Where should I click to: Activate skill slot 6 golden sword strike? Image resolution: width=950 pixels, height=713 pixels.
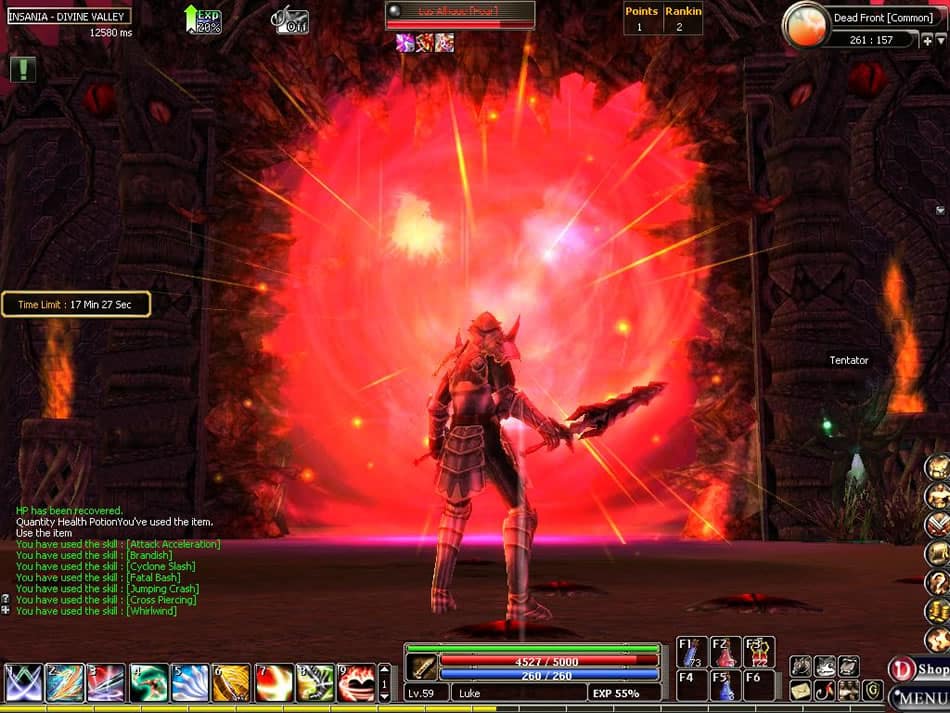click(231, 682)
